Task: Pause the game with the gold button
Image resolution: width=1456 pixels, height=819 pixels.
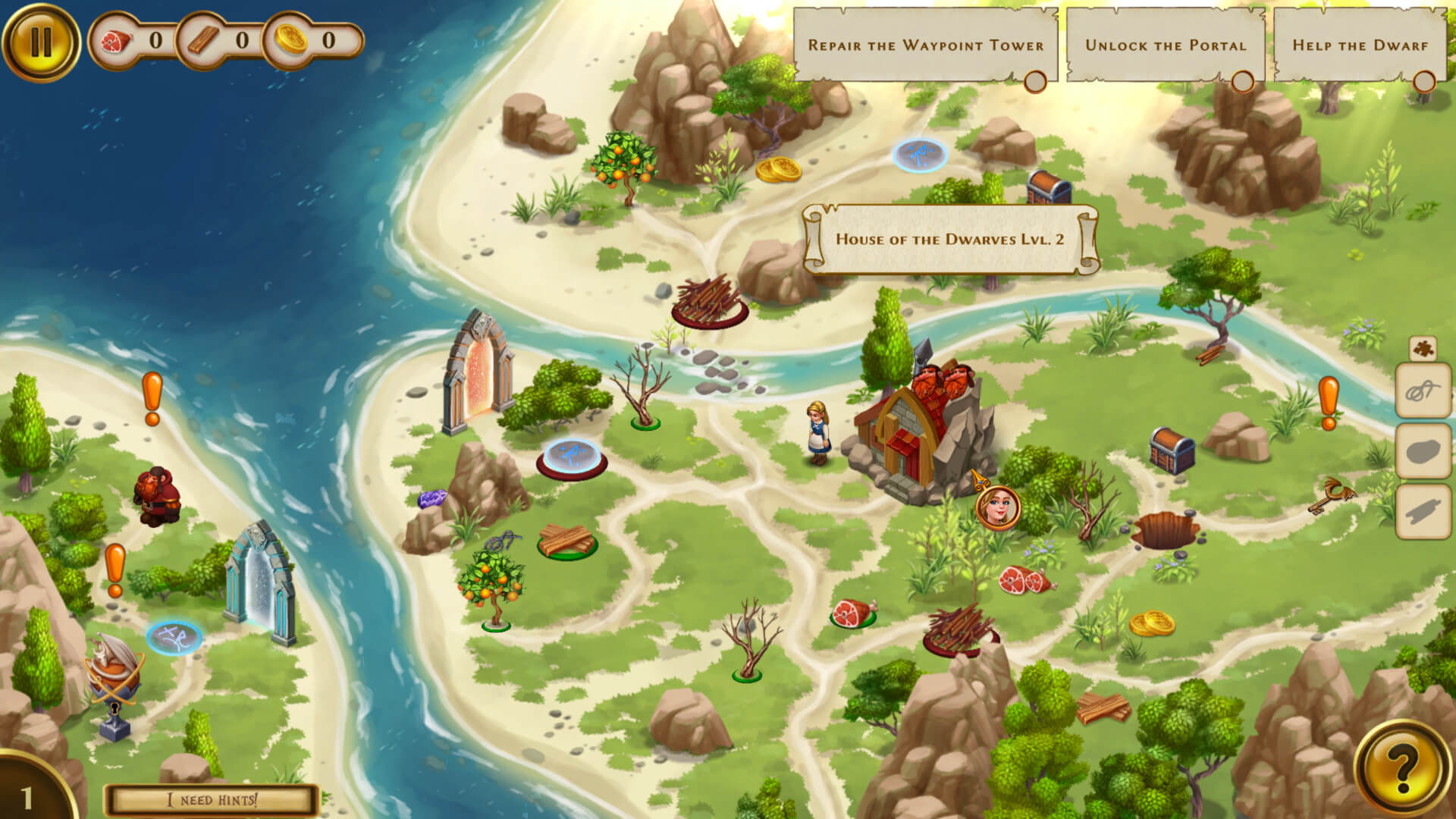Action: click(x=41, y=42)
